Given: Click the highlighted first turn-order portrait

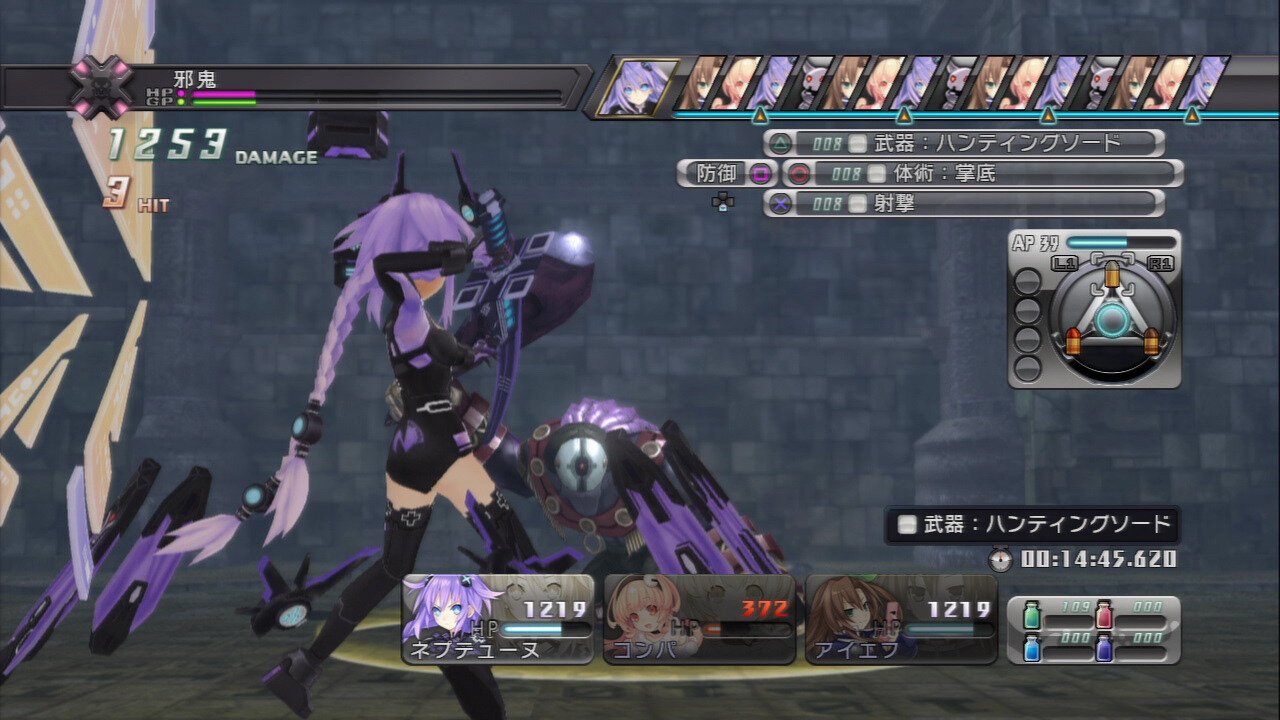Looking at the screenshot, I should click(637, 87).
